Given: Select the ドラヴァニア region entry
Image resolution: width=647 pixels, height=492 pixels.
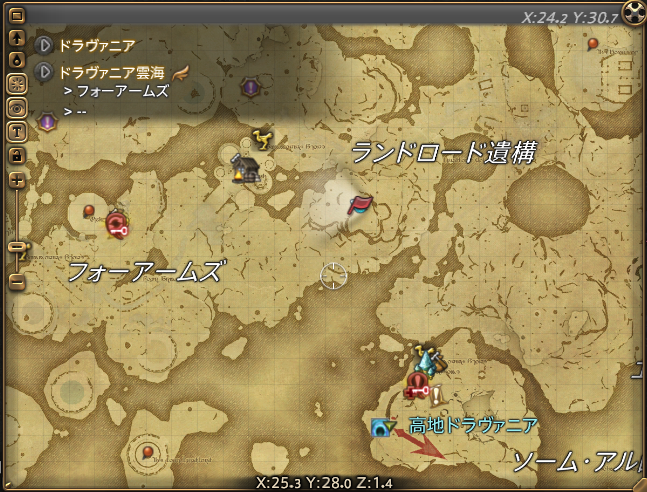Looking at the screenshot, I should 97,45.
